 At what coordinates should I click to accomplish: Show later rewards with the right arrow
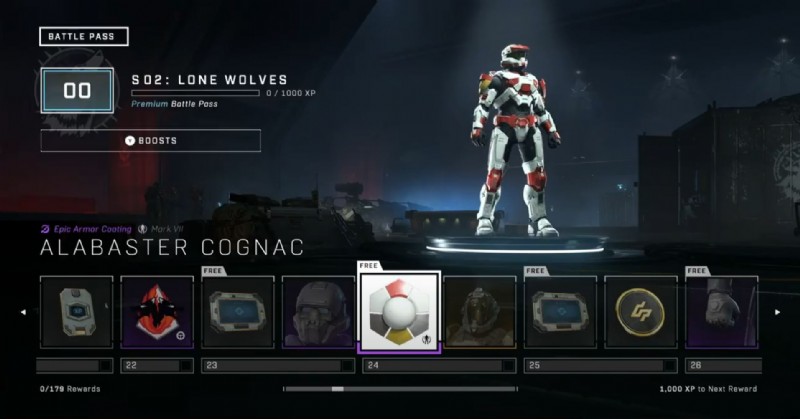coord(777,312)
